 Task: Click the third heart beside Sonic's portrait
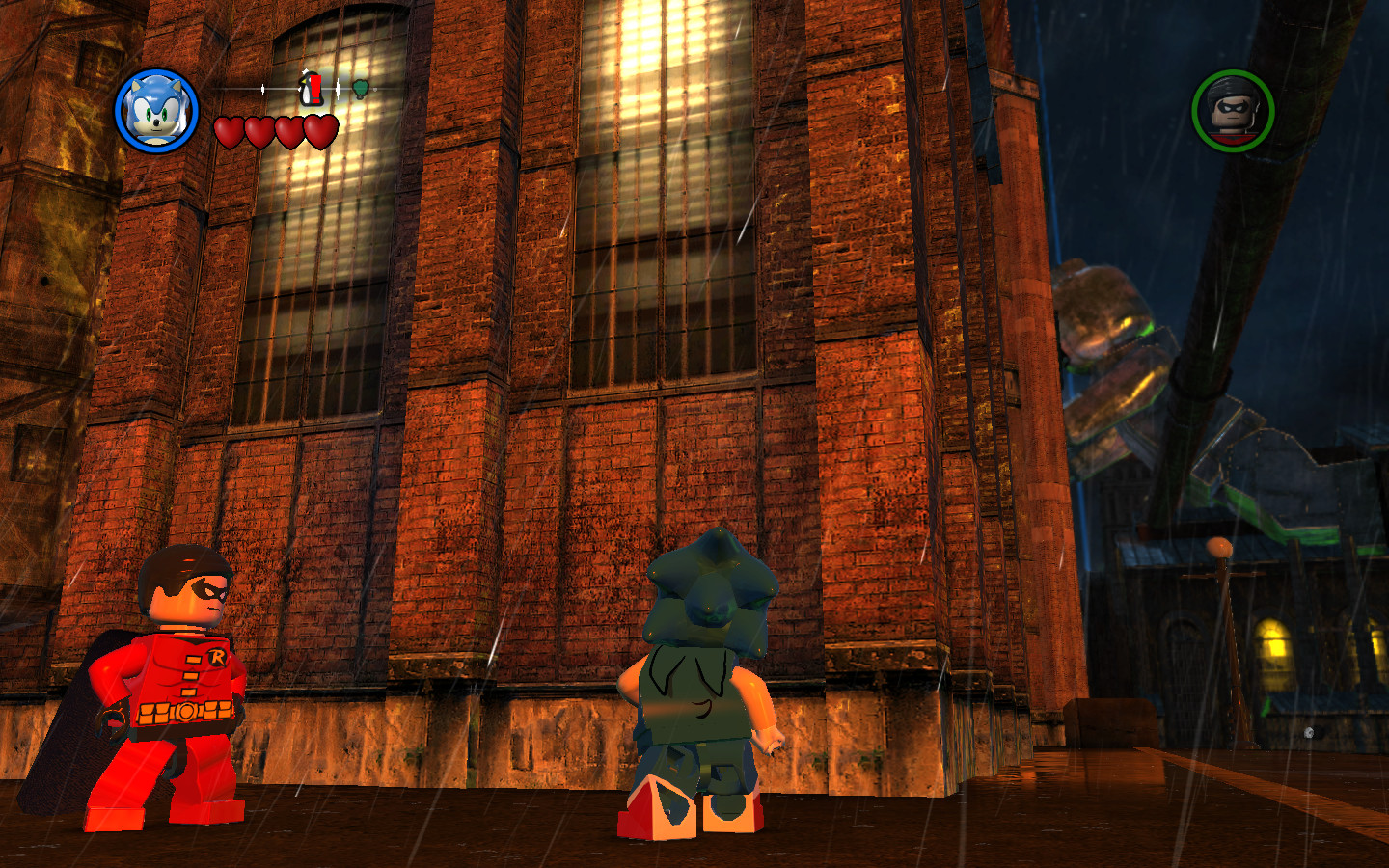coord(289,131)
